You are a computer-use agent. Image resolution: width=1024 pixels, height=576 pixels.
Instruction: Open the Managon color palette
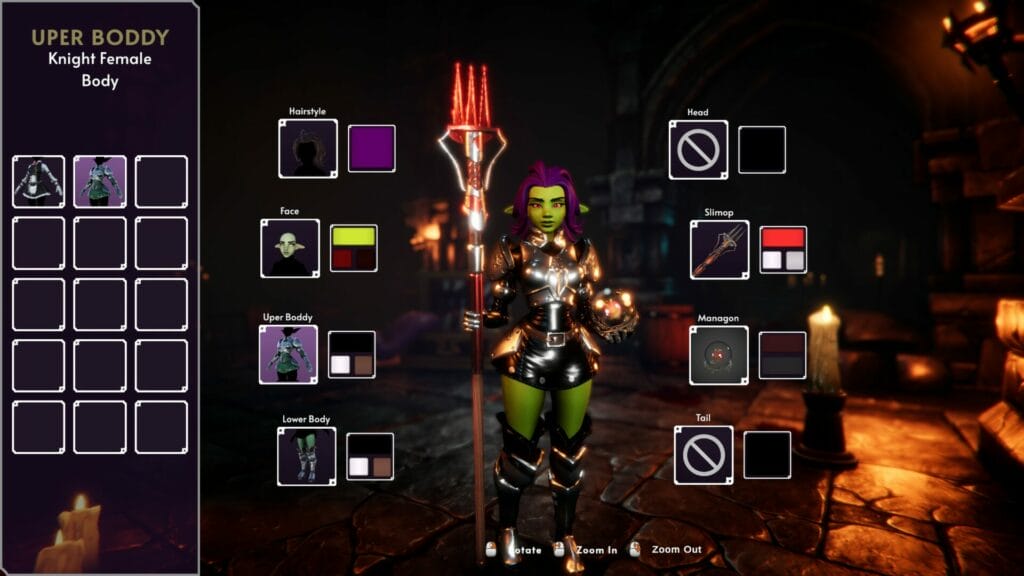pos(783,355)
